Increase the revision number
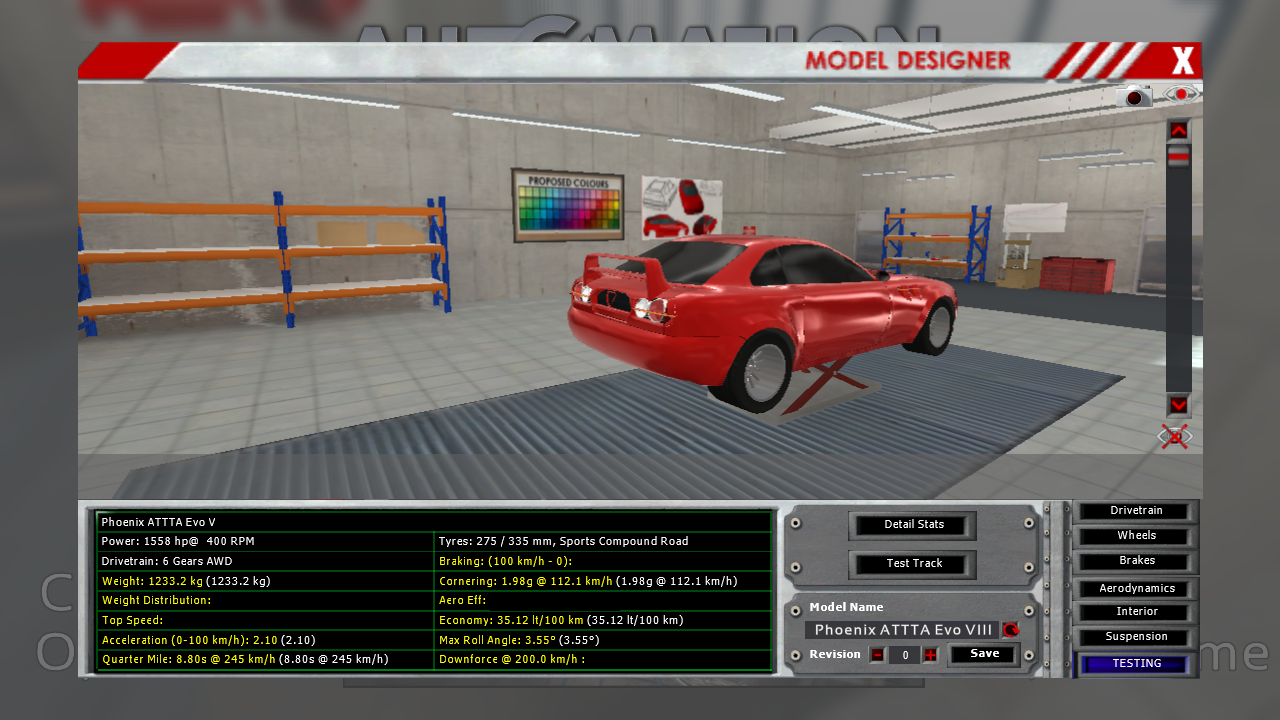The width and height of the screenshot is (1280, 720). point(931,655)
